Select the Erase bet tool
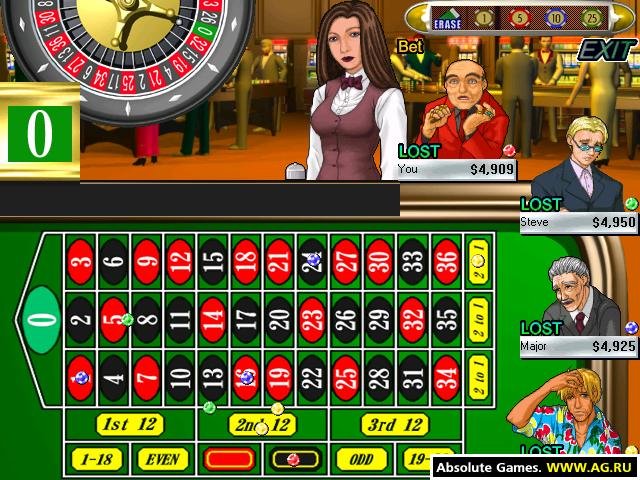 coord(446,18)
